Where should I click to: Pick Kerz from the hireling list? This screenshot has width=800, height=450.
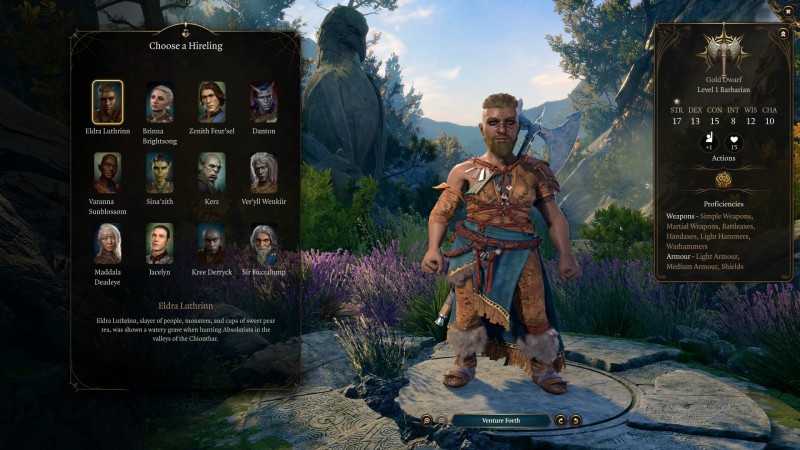211,172
